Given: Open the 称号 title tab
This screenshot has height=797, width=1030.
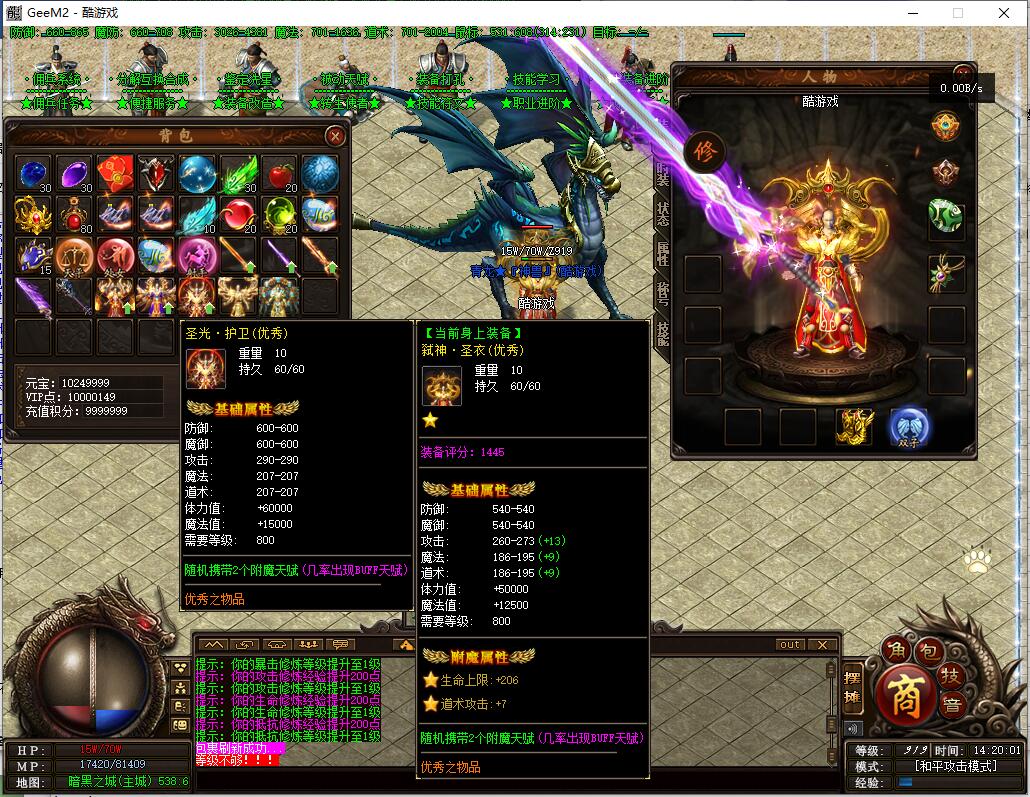Looking at the screenshot, I should pyautogui.click(x=662, y=293).
